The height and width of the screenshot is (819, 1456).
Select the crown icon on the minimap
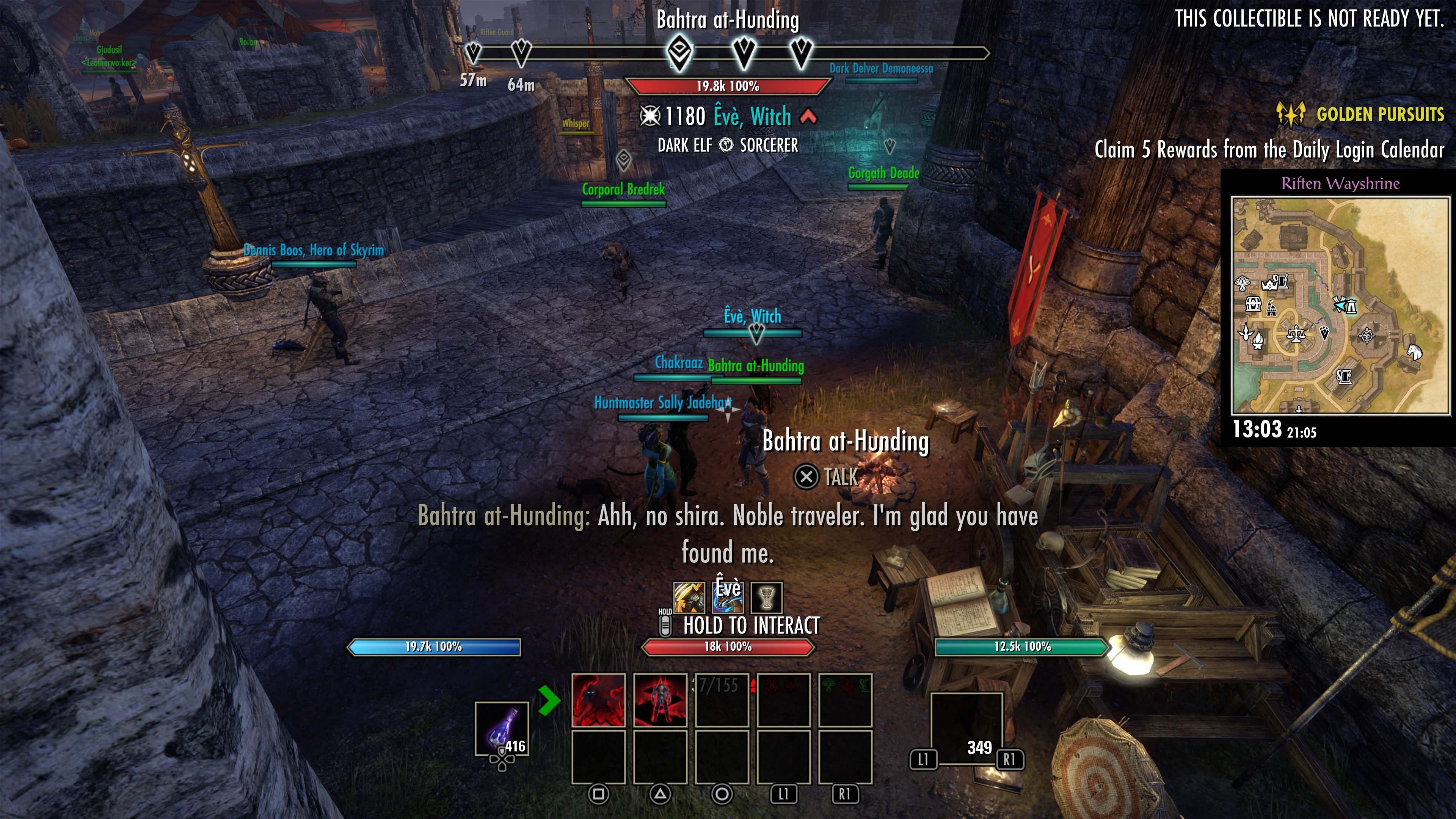click(x=1269, y=284)
